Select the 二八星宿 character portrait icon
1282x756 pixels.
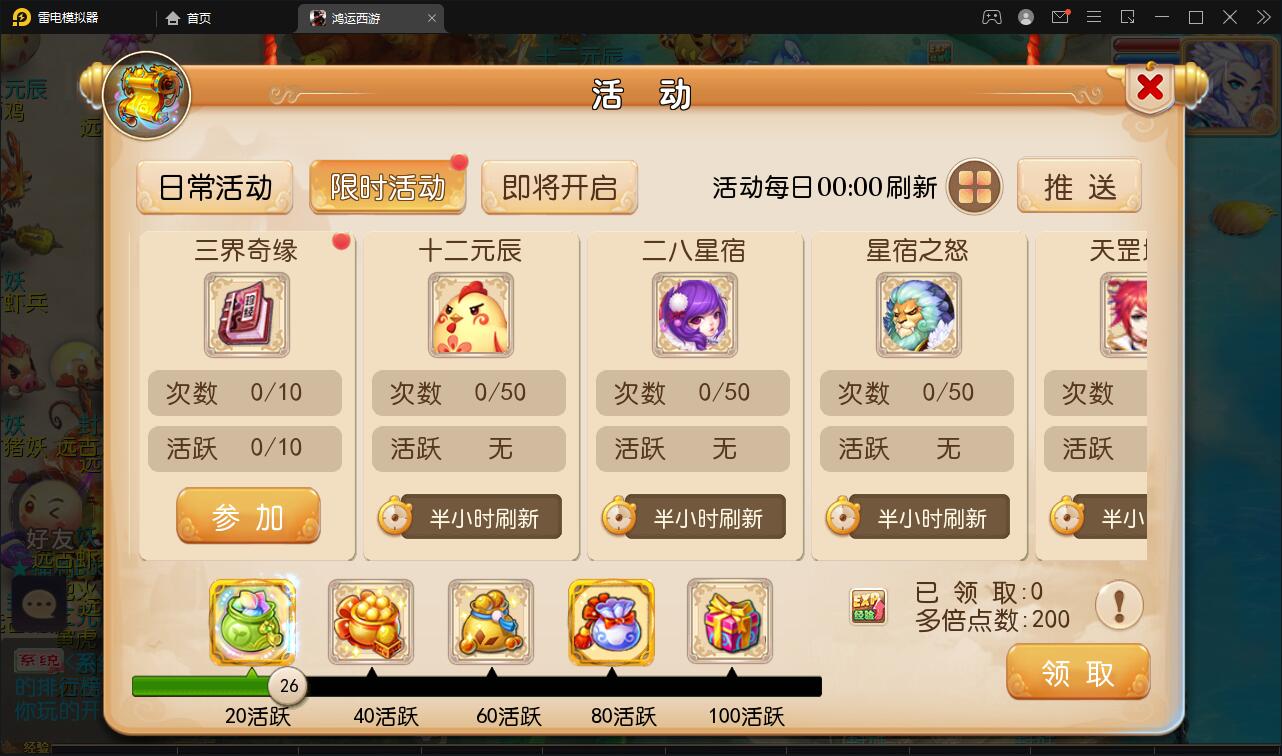tap(693, 315)
